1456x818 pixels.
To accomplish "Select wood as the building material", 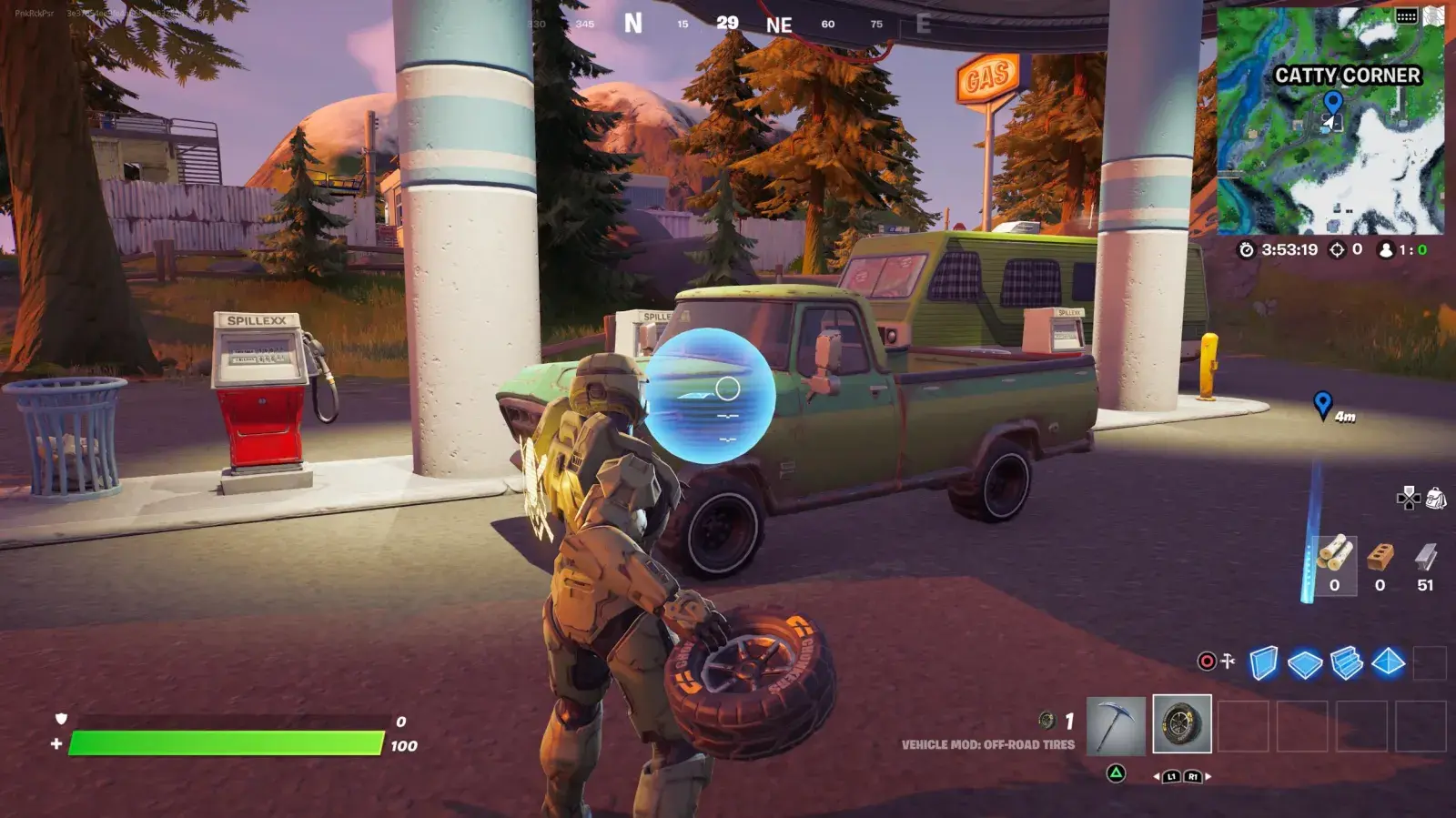I will pyautogui.click(x=1335, y=565).
